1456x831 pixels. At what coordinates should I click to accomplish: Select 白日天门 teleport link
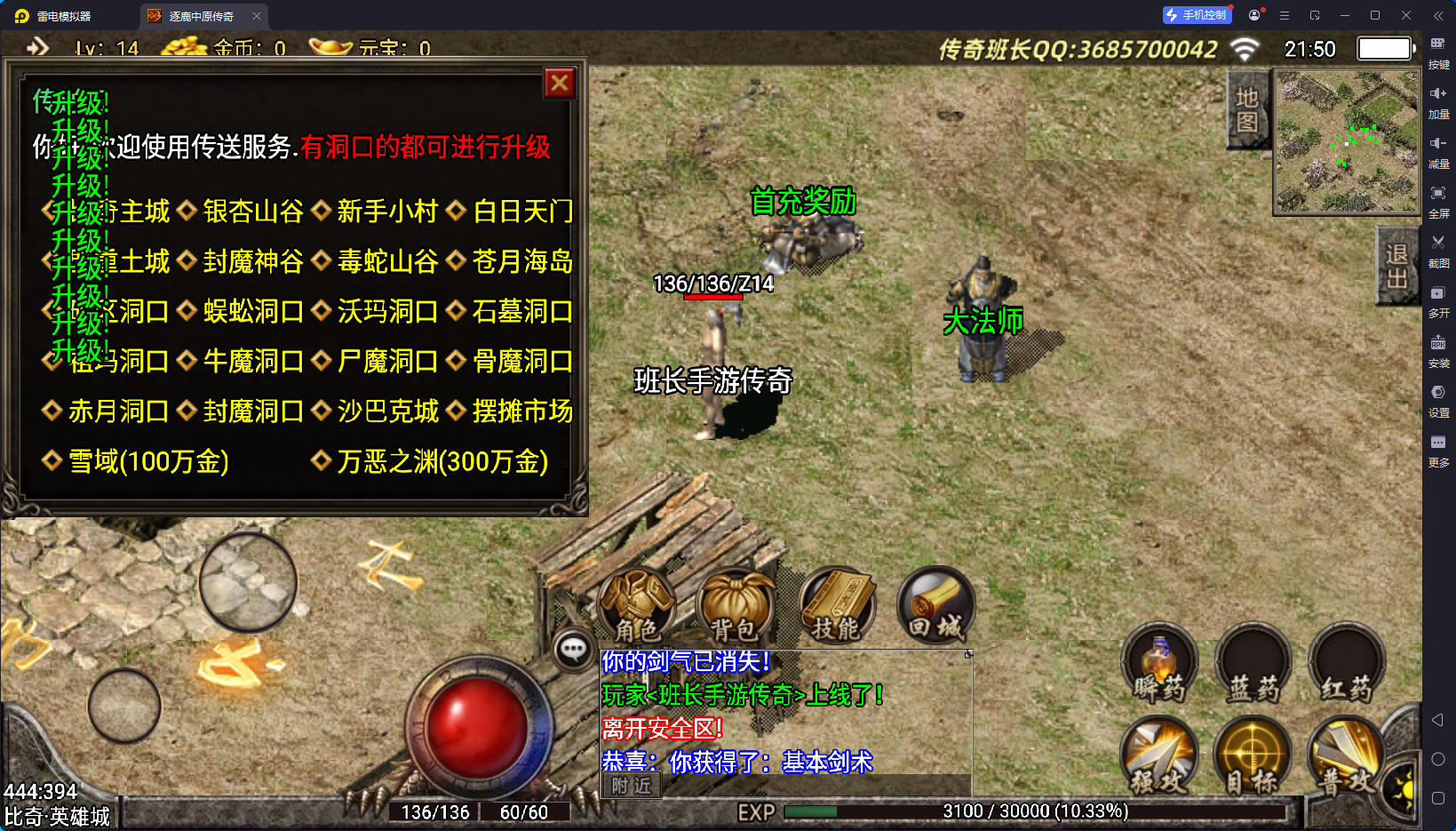[x=522, y=212]
